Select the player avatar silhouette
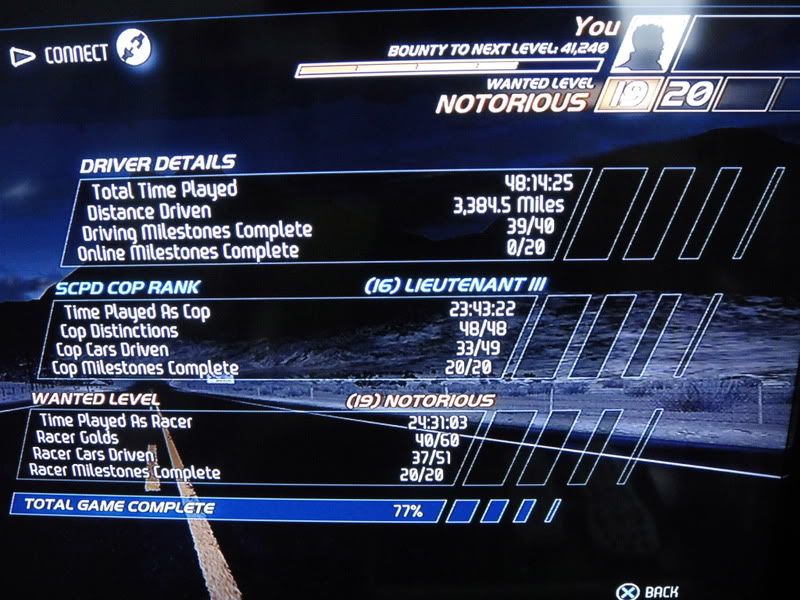Image resolution: width=800 pixels, height=600 pixels. [x=650, y=47]
